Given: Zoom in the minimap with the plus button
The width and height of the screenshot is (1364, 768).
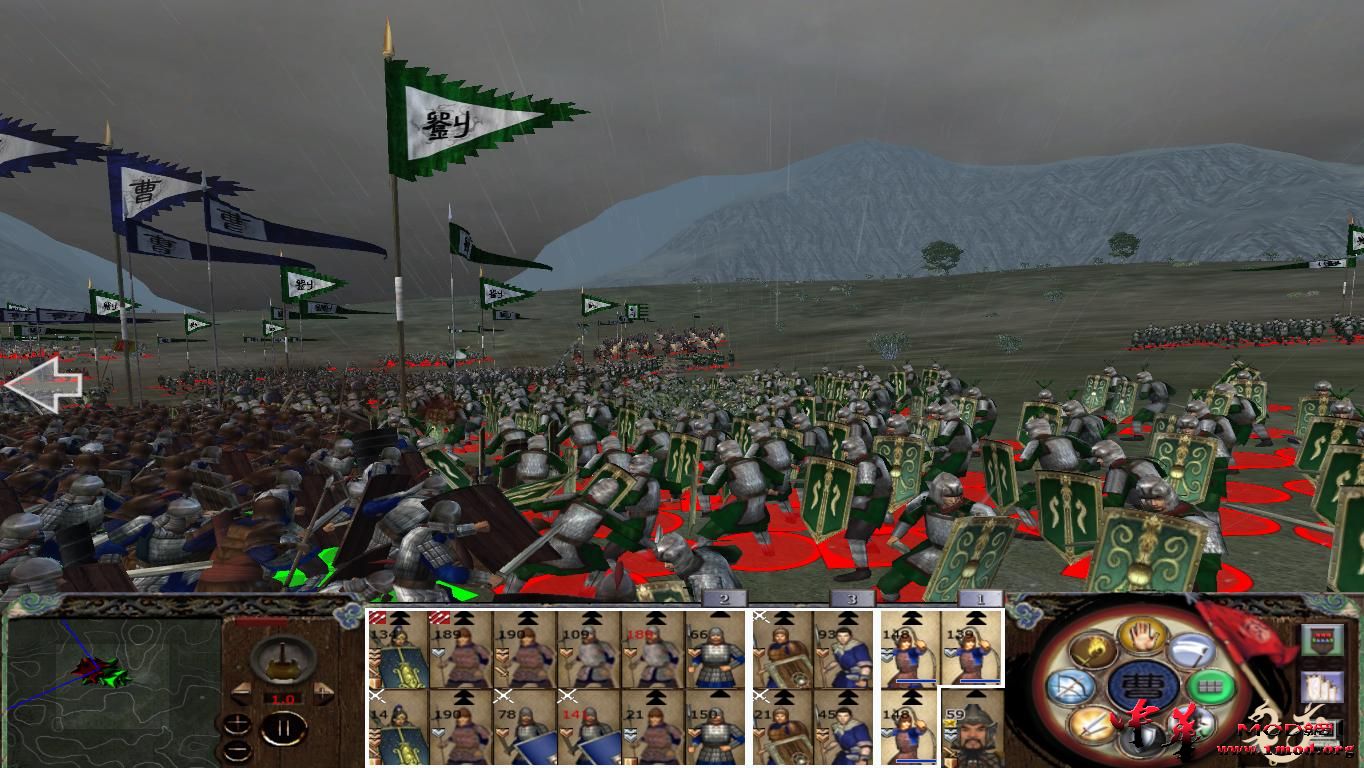Looking at the screenshot, I should (237, 726).
